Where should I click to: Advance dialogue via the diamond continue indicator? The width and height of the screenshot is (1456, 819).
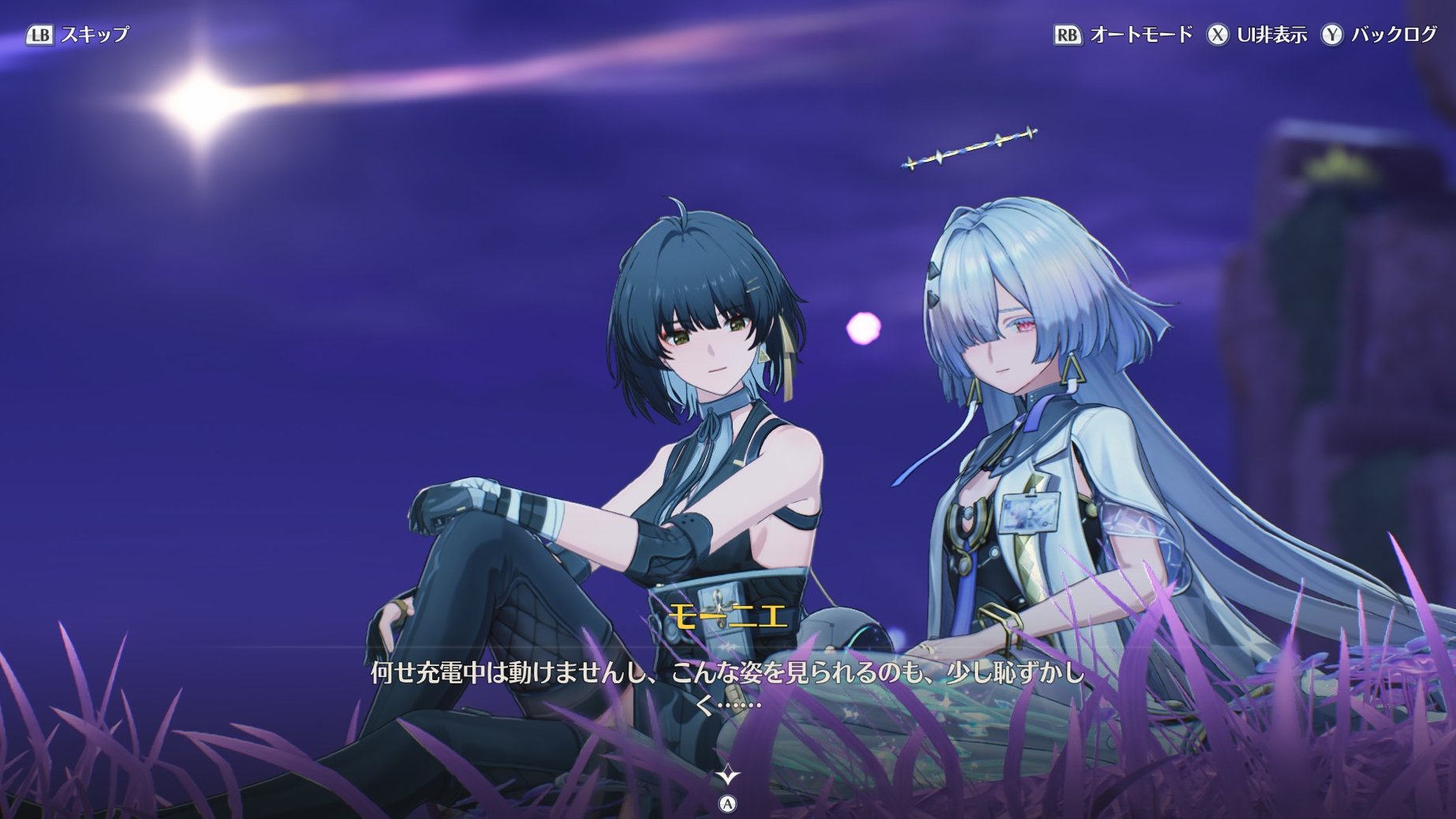(726, 776)
